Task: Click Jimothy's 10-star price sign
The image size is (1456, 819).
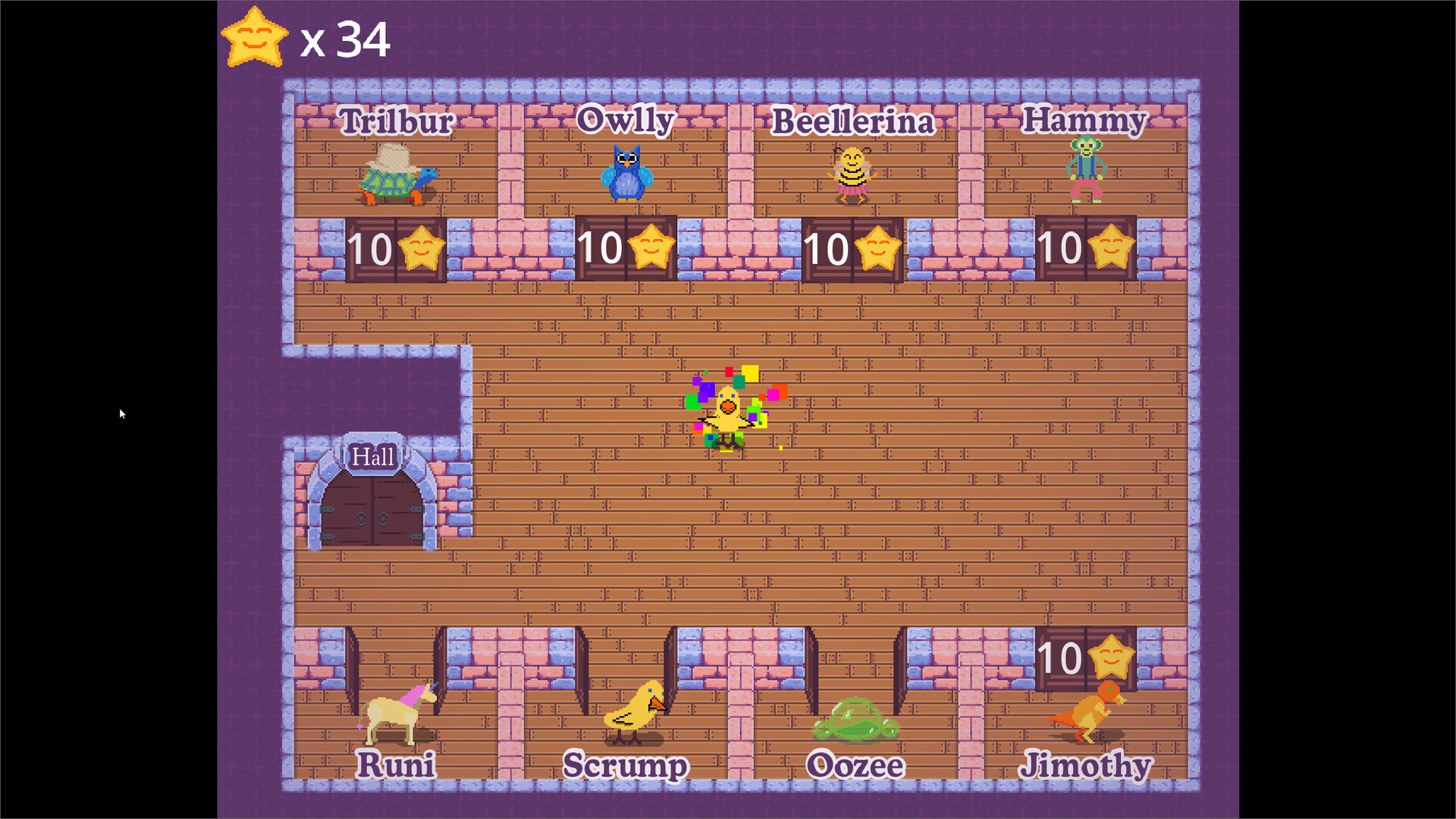Action: (1086, 656)
